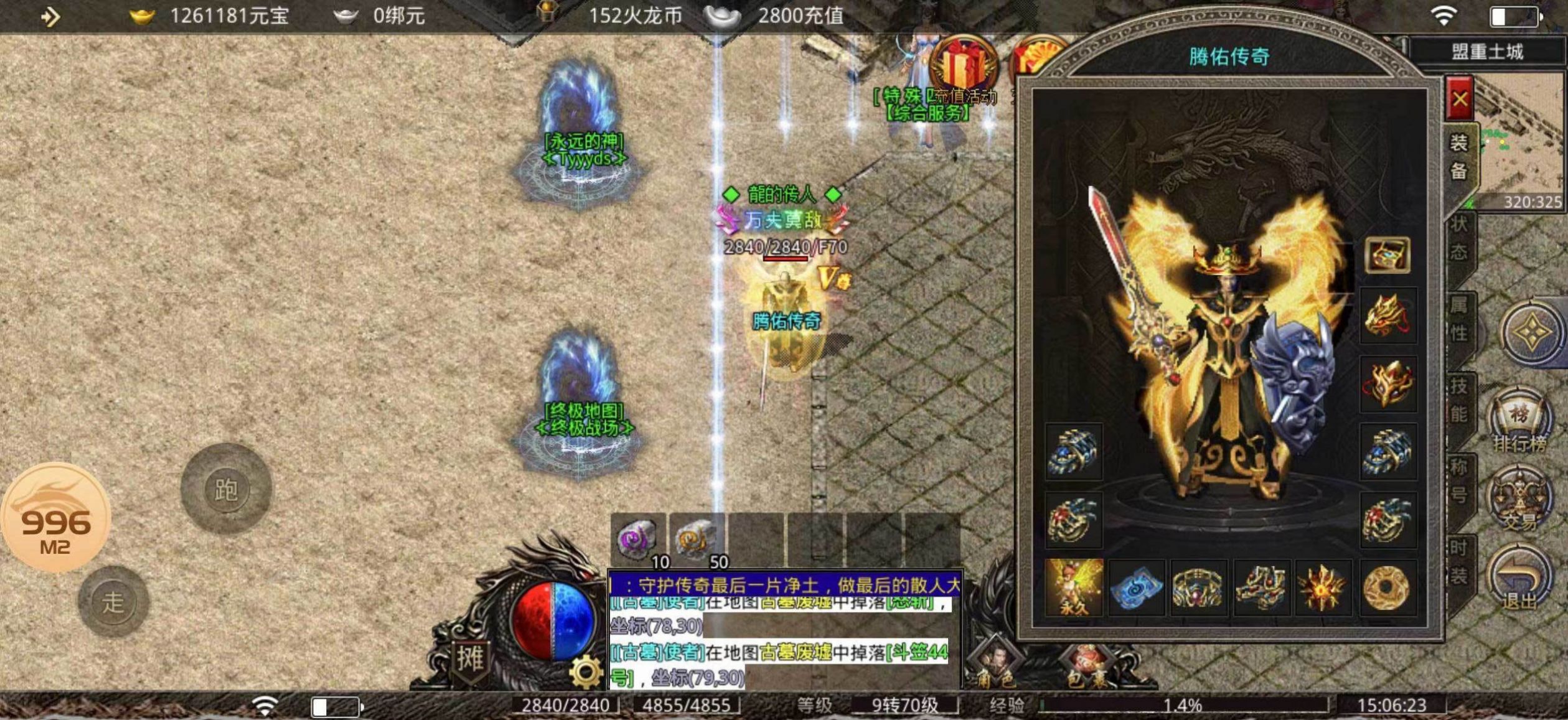
Task: Open the 角色 character menu
Action: coord(995,665)
